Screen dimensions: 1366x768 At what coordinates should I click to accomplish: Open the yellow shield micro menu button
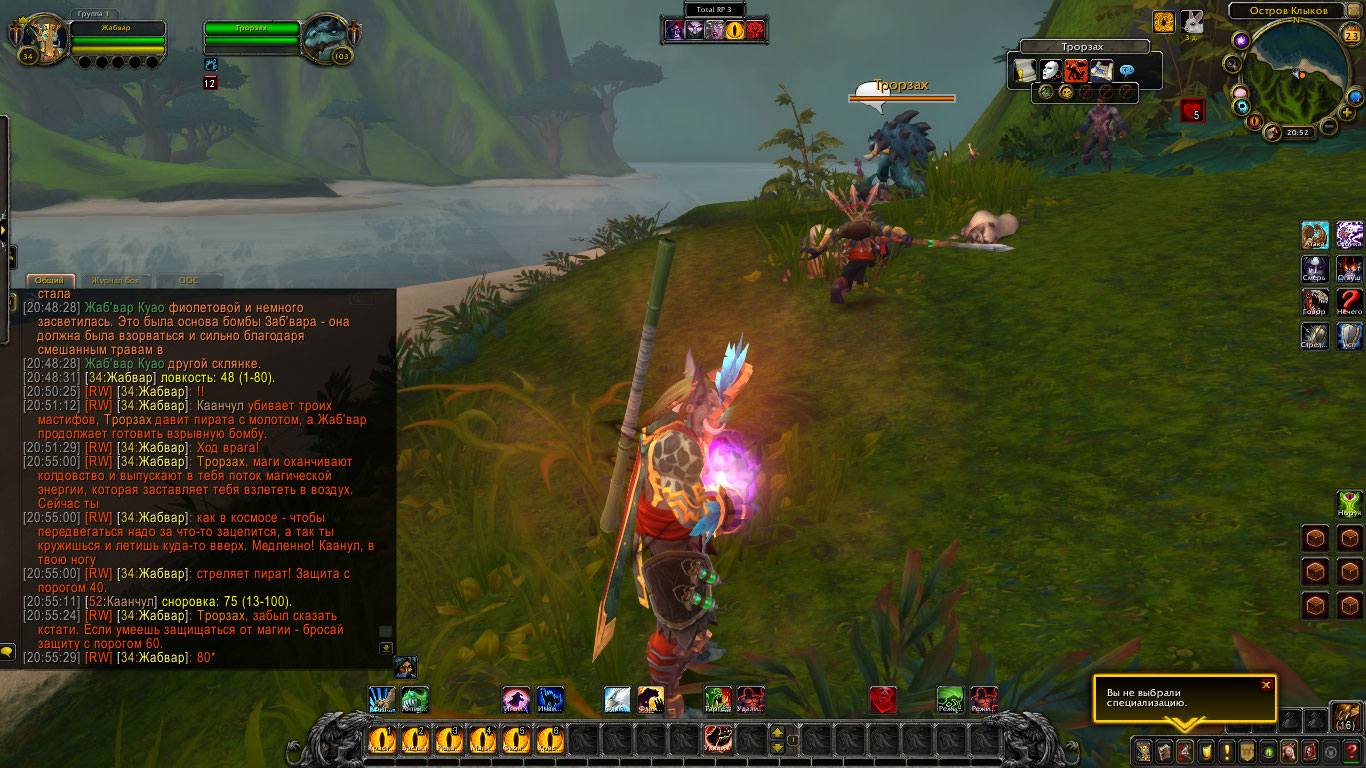[1205, 751]
